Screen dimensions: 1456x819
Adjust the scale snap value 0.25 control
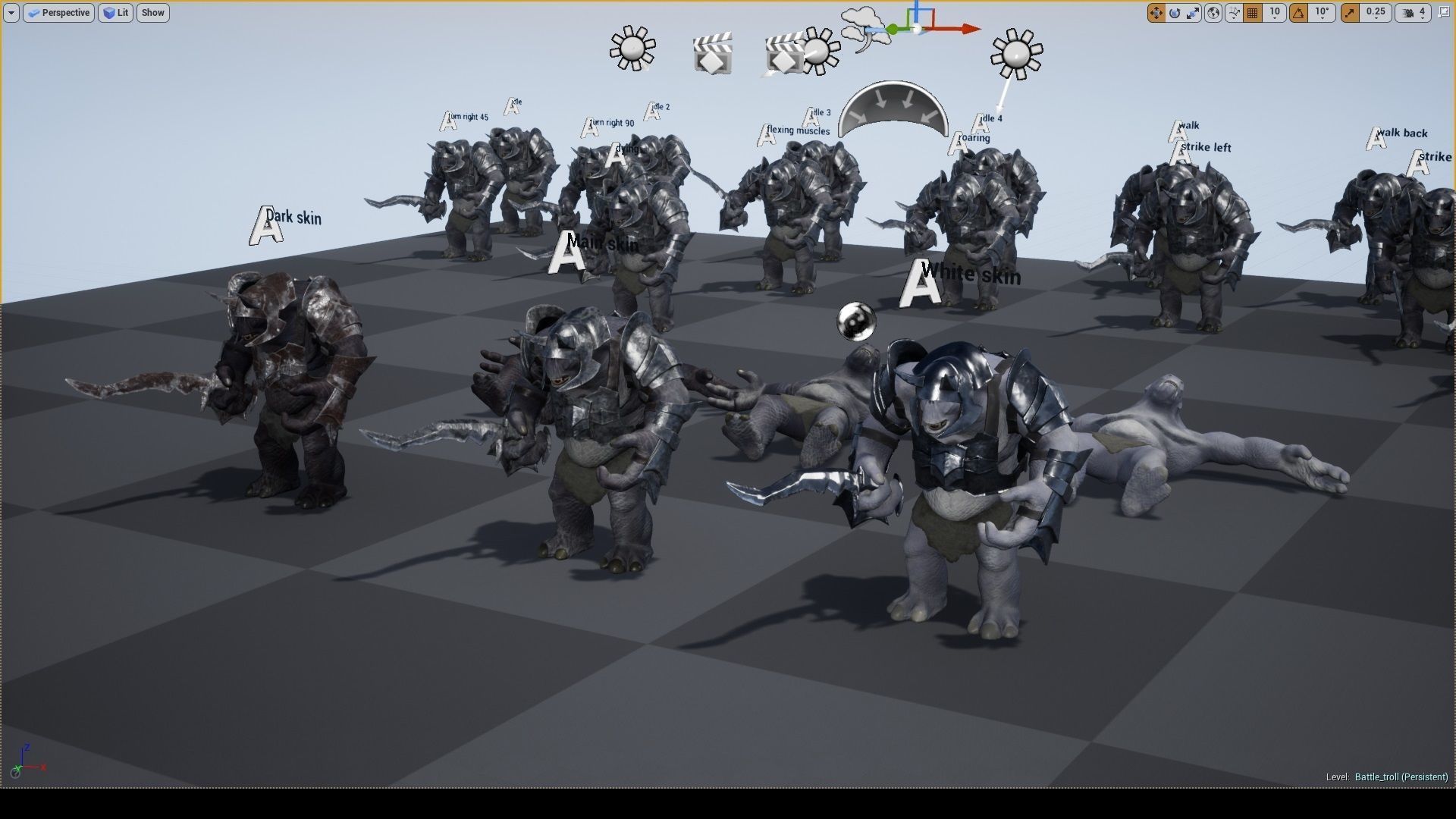1375,13
